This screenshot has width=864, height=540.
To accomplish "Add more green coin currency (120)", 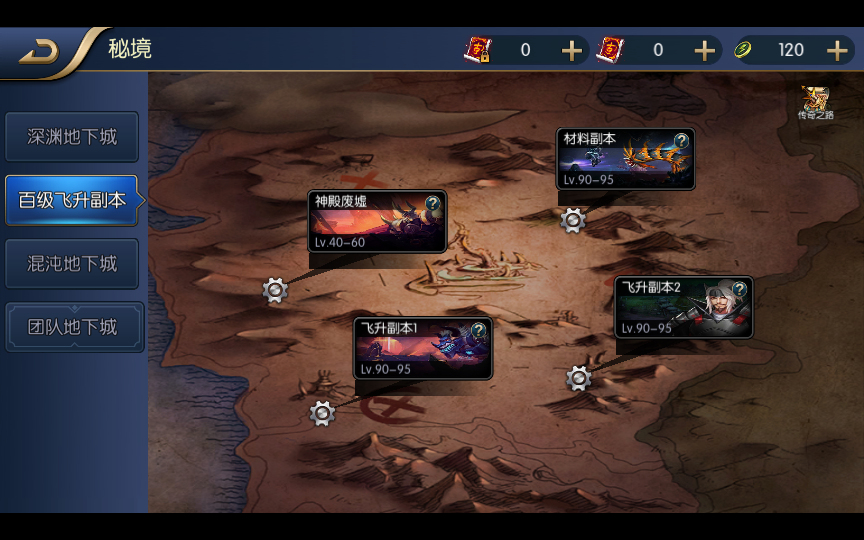I will coord(837,50).
